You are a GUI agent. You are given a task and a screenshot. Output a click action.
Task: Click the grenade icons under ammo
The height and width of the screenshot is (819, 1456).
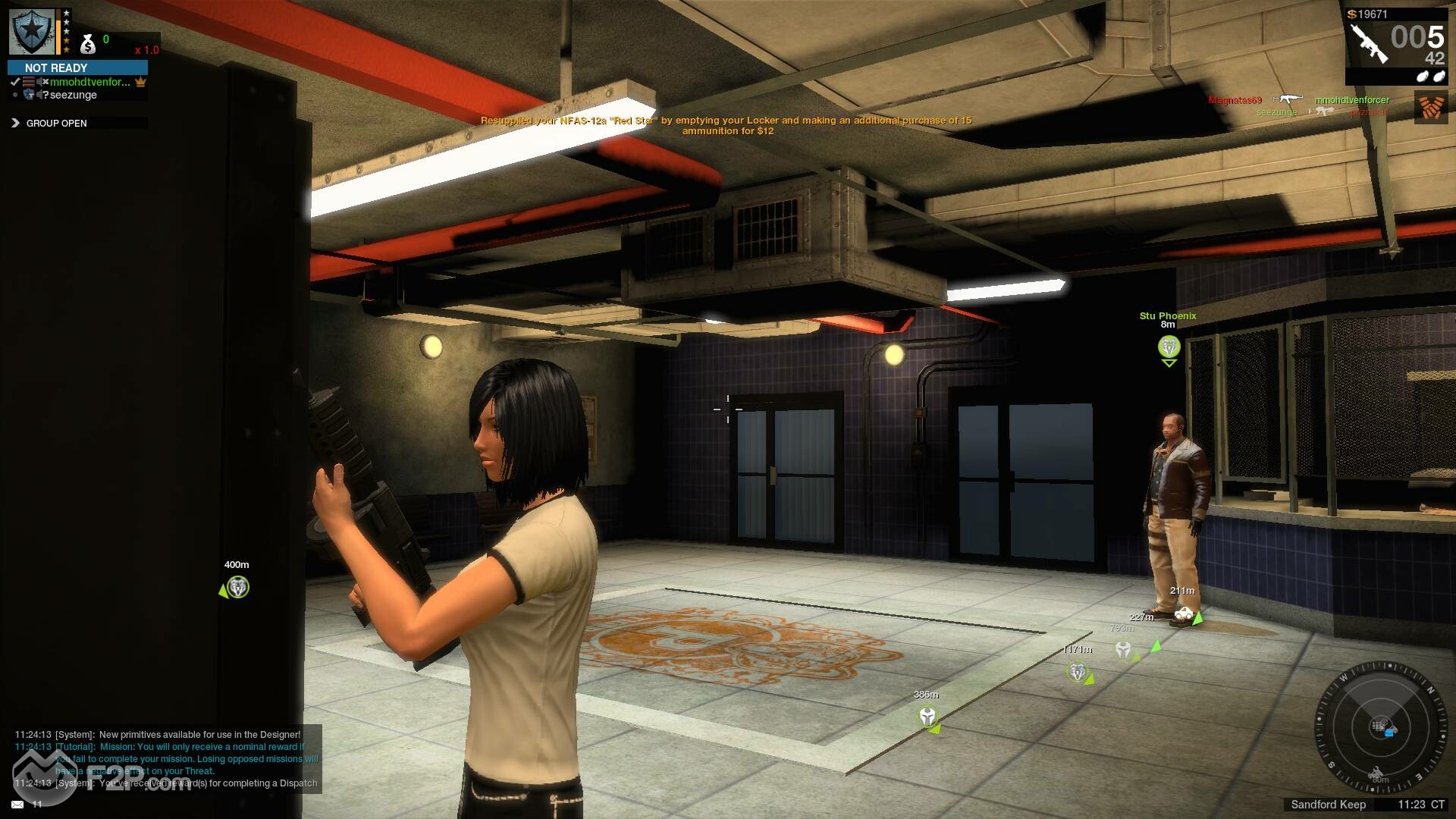1429,76
